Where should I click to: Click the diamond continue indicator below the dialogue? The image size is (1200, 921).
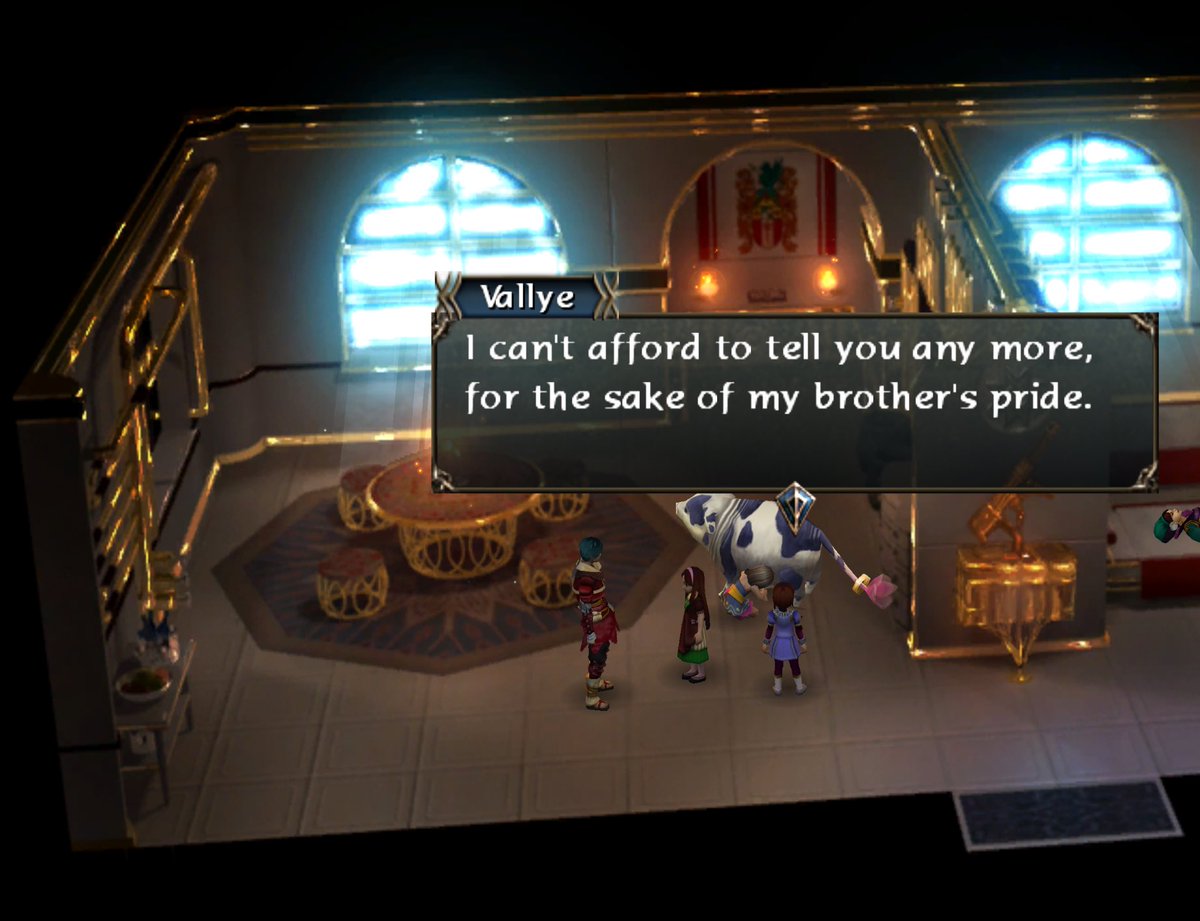click(795, 504)
